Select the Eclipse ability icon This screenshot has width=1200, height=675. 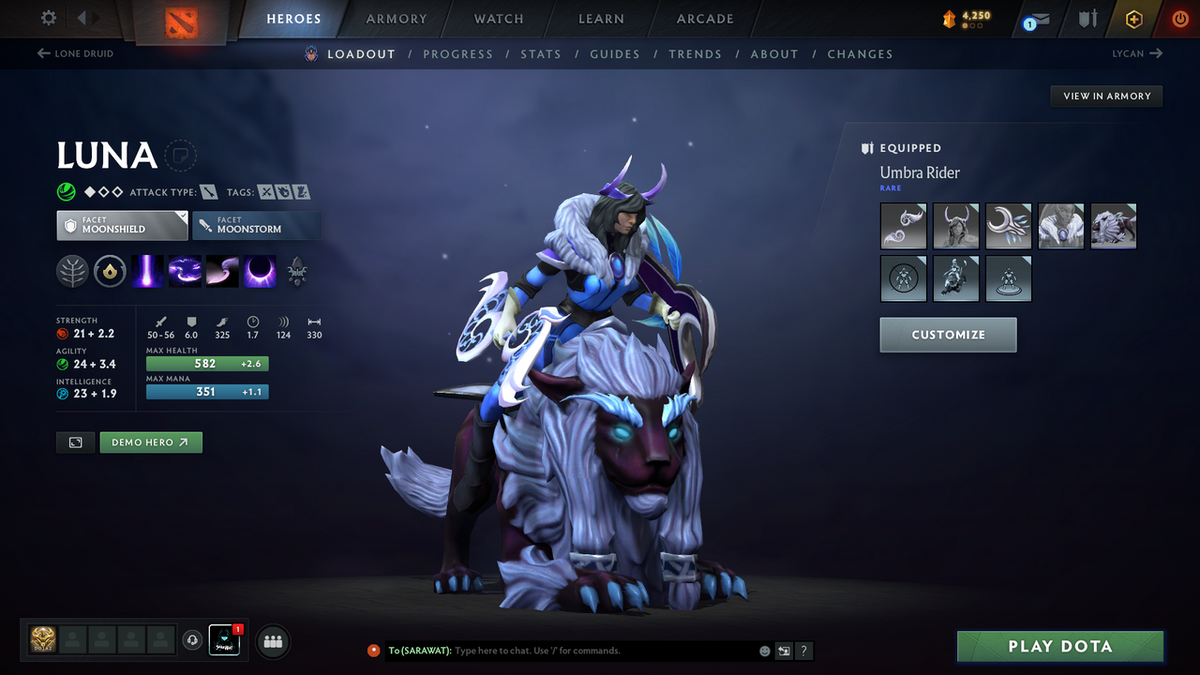point(261,271)
